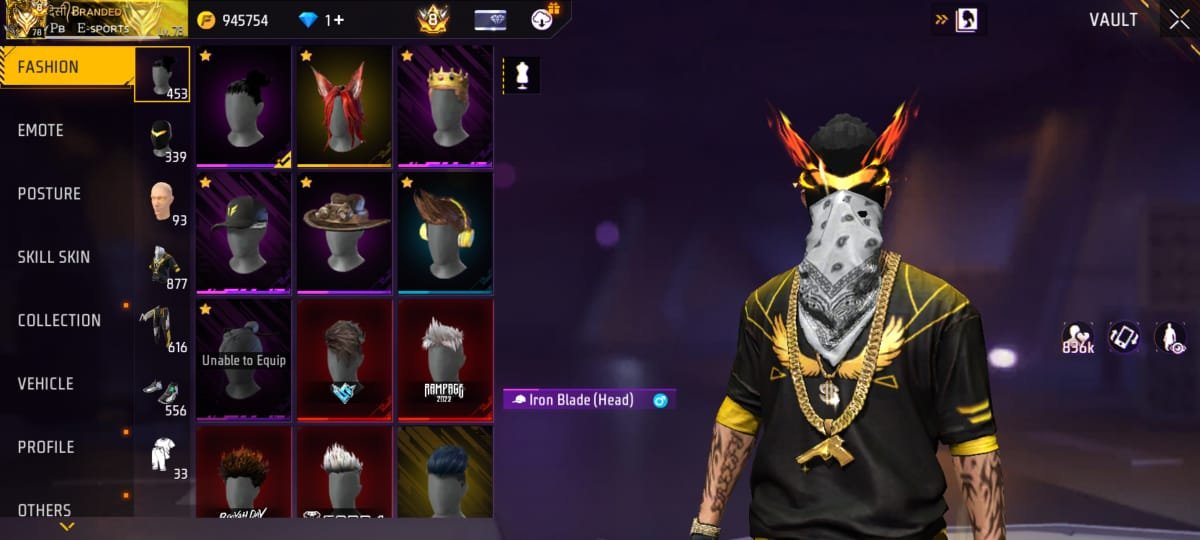The height and width of the screenshot is (540, 1200).
Task: Close the Vault screen
Action: coord(1179,20)
